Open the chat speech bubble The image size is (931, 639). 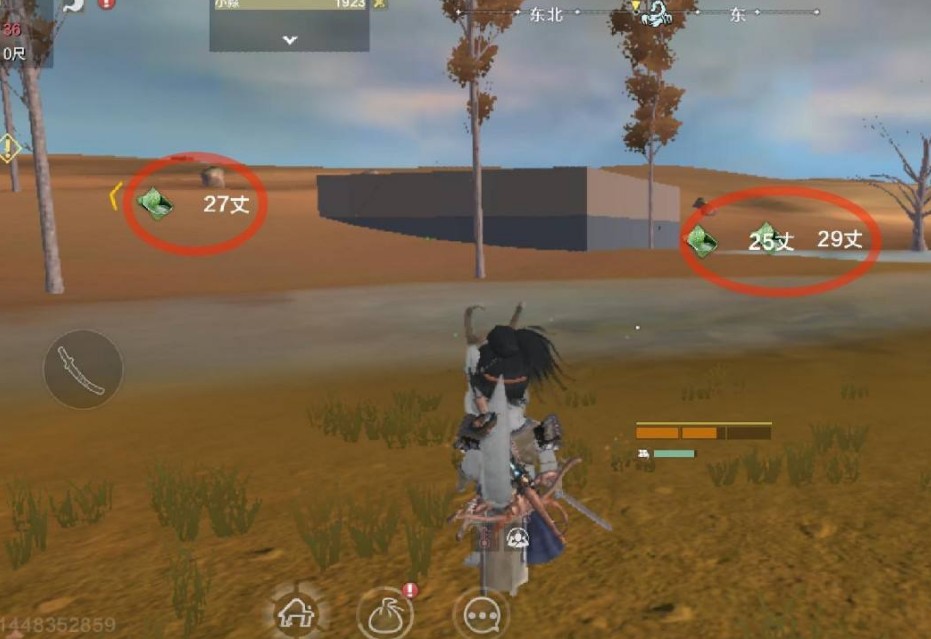click(x=481, y=613)
